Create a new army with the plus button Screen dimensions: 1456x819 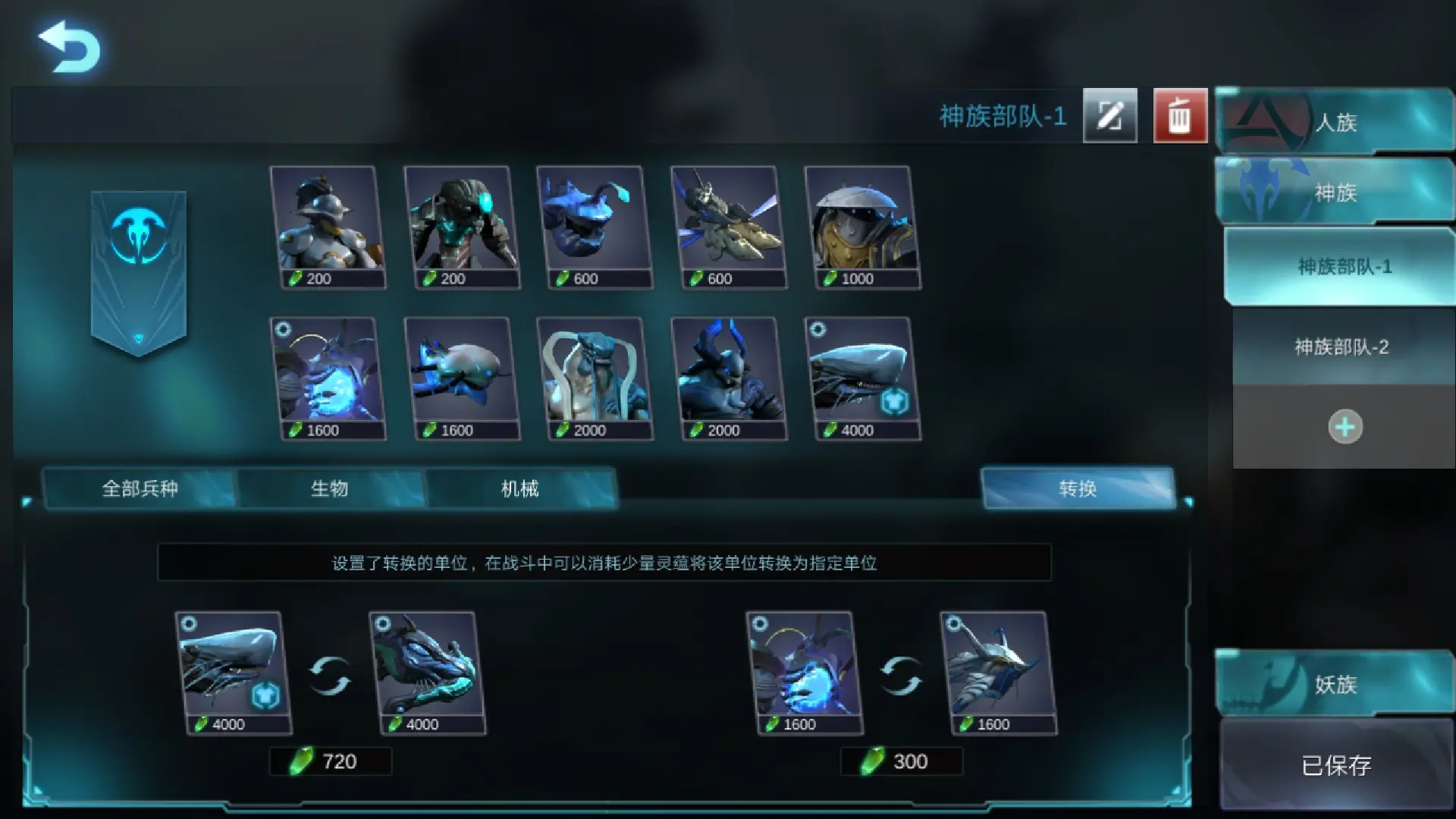tap(1344, 426)
